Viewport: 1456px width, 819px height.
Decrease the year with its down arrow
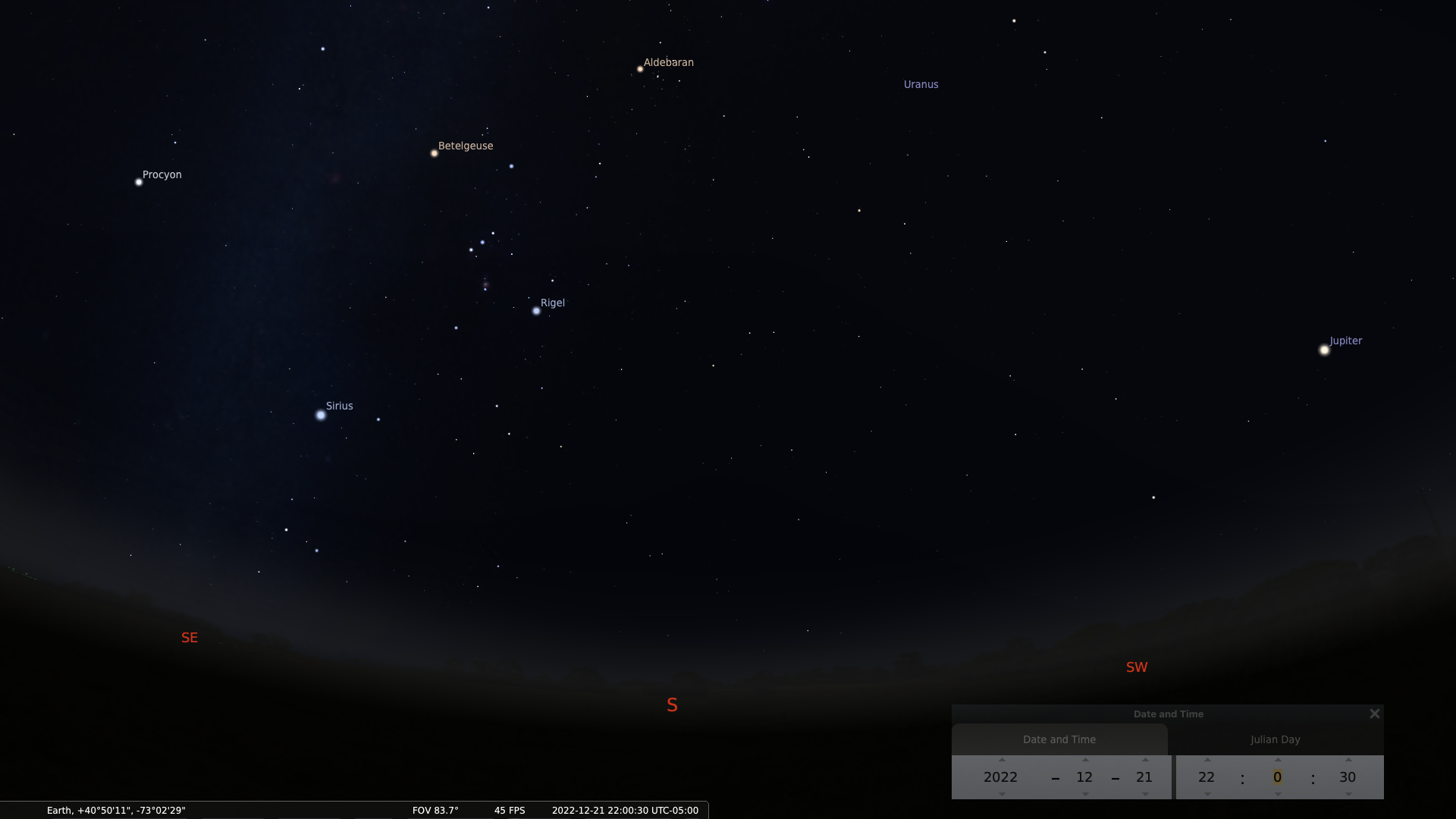coord(1002,794)
